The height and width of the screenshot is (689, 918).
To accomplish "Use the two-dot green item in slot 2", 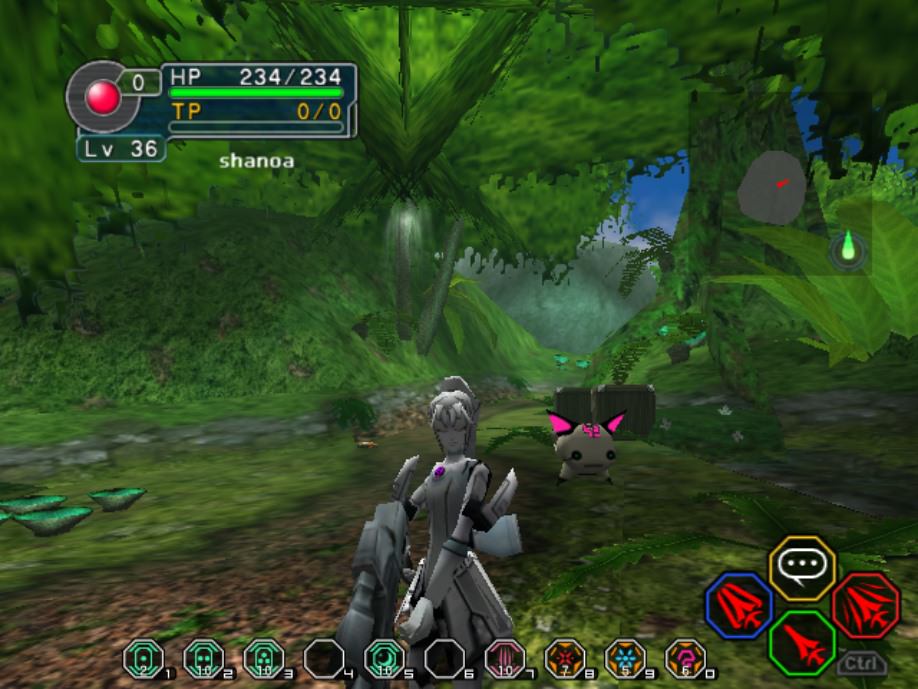I will tap(202, 658).
